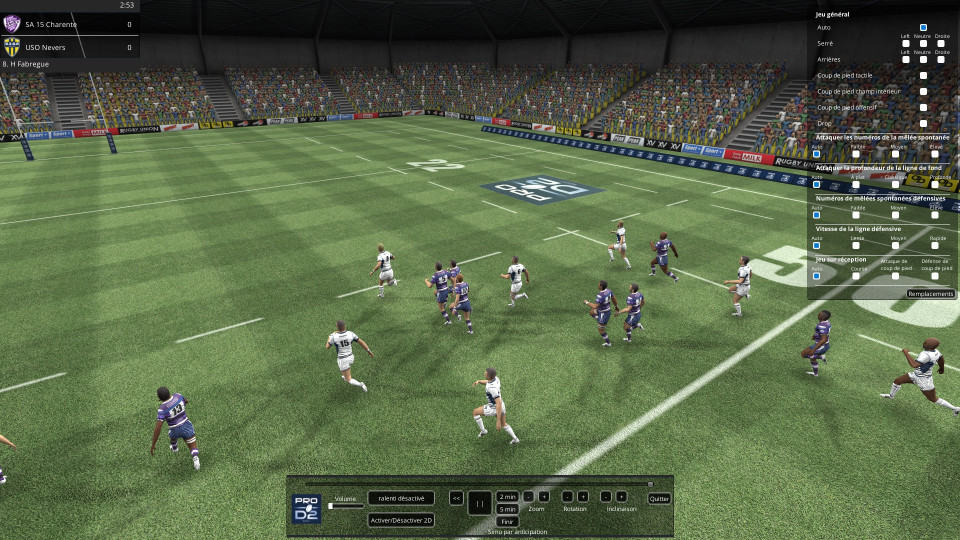Simulate ahead 5 min

pyautogui.click(x=507, y=509)
